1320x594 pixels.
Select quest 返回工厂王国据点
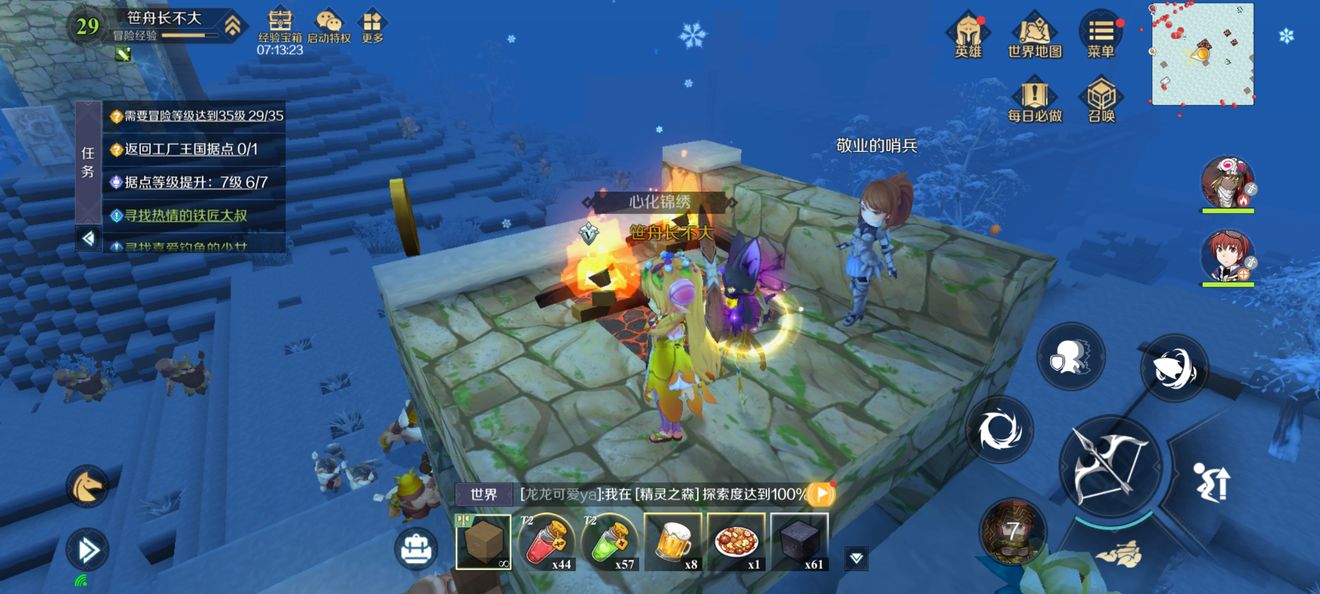[x=192, y=149]
